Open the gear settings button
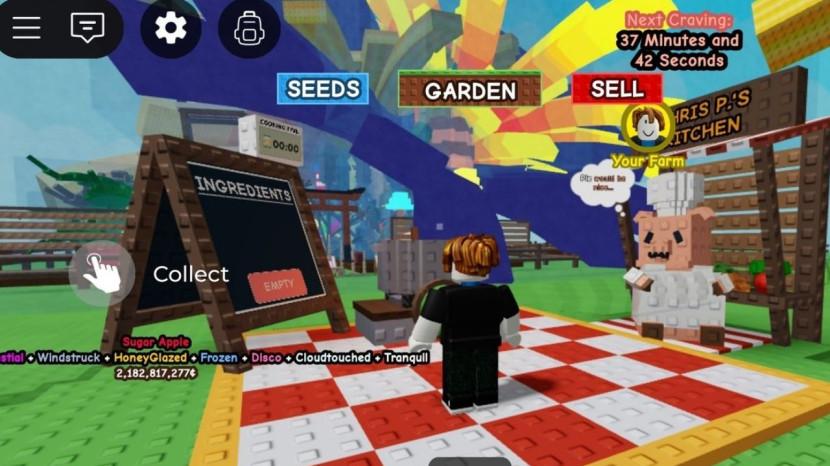 point(171,28)
